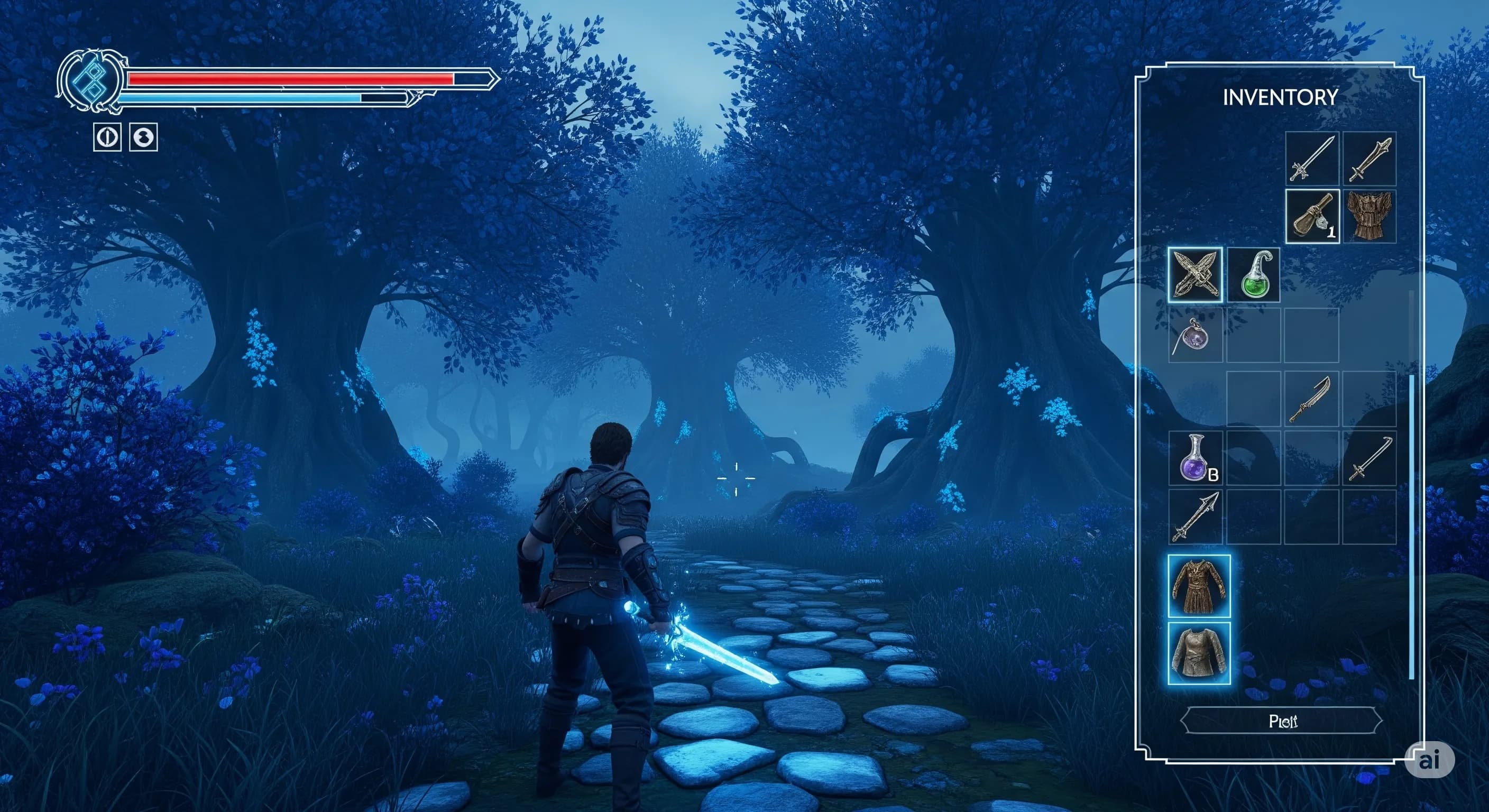Select the thin silver longsword slot
1489x812 pixels.
pyautogui.click(x=1312, y=158)
